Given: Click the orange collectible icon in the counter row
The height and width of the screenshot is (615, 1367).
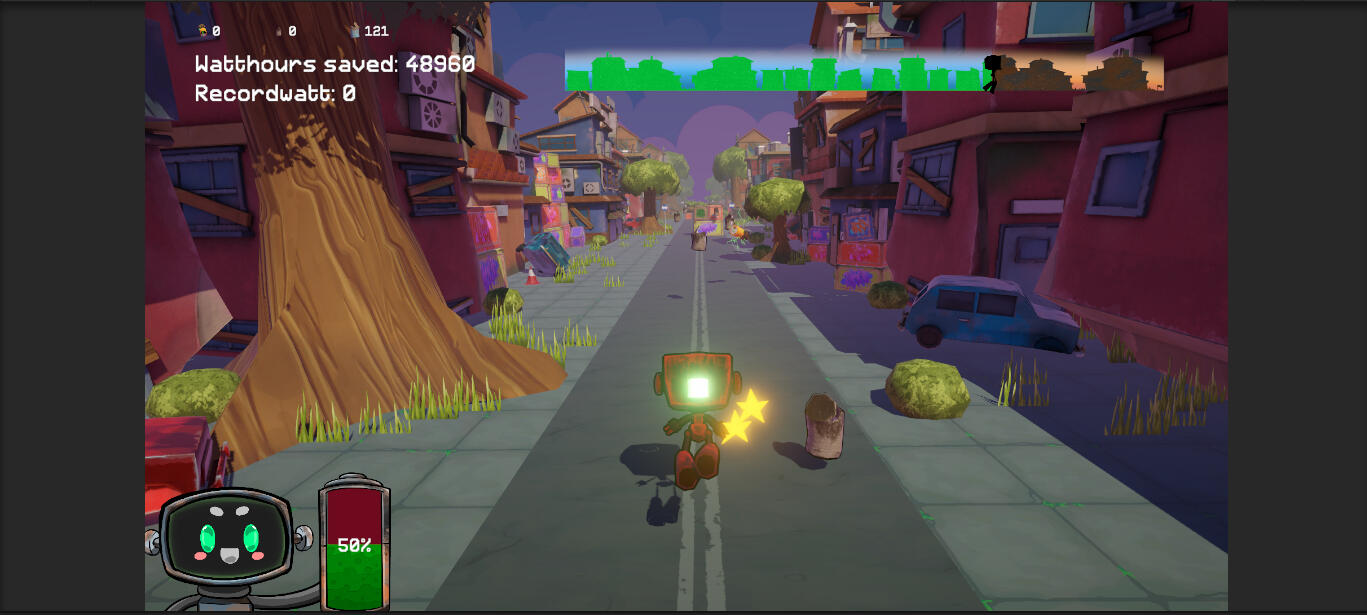Looking at the screenshot, I should tap(203, 31).
